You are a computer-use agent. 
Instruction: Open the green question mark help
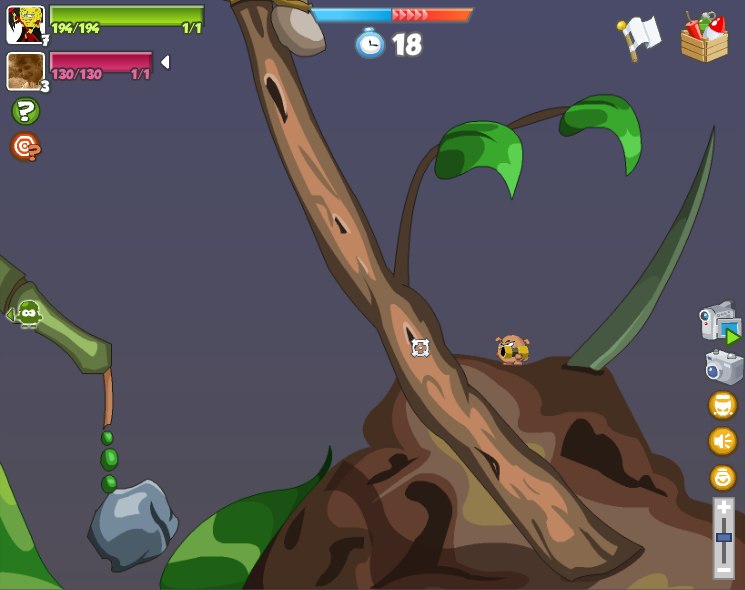(25, 111)
